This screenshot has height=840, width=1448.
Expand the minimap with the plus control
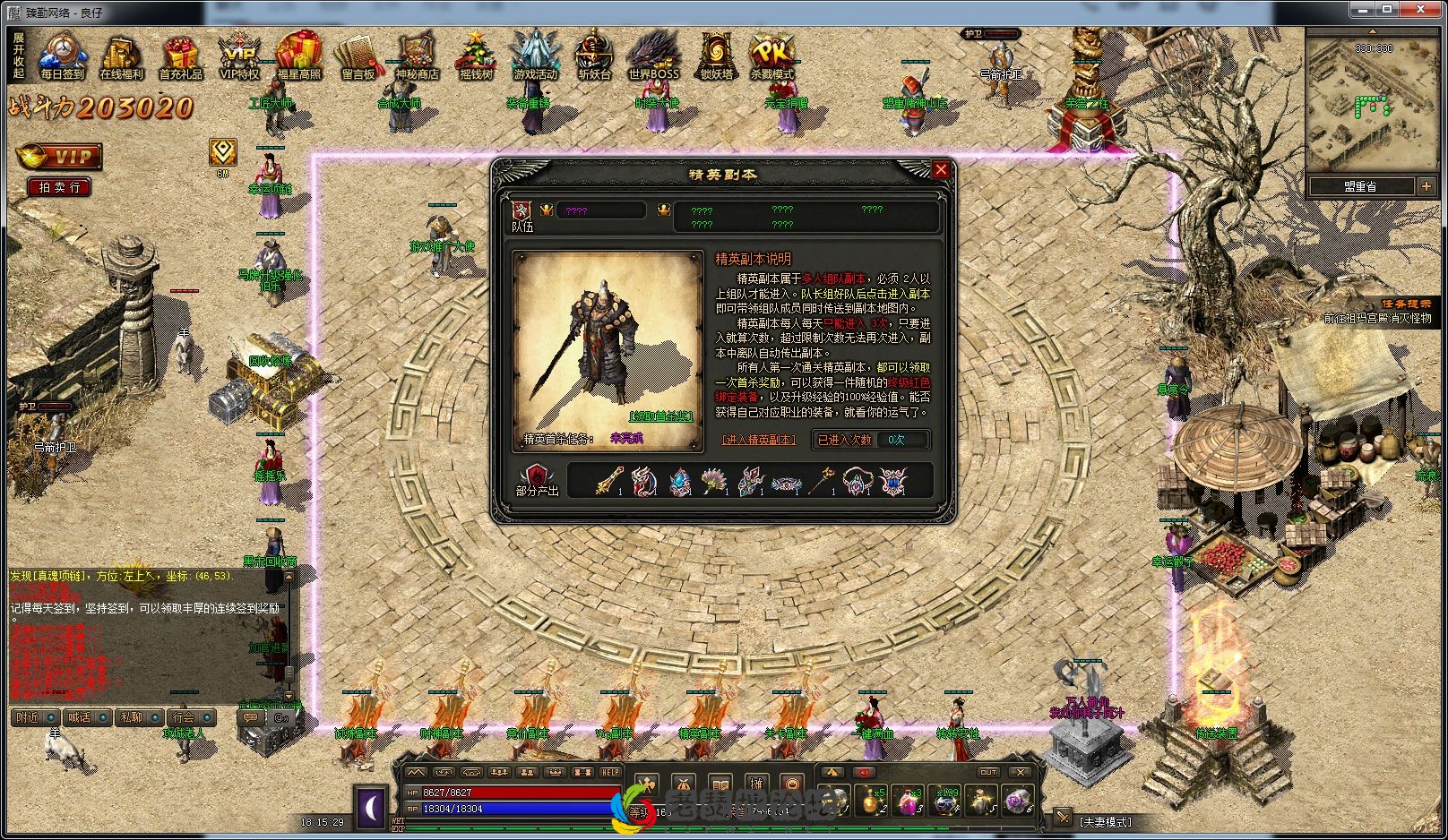(1427, 186)
